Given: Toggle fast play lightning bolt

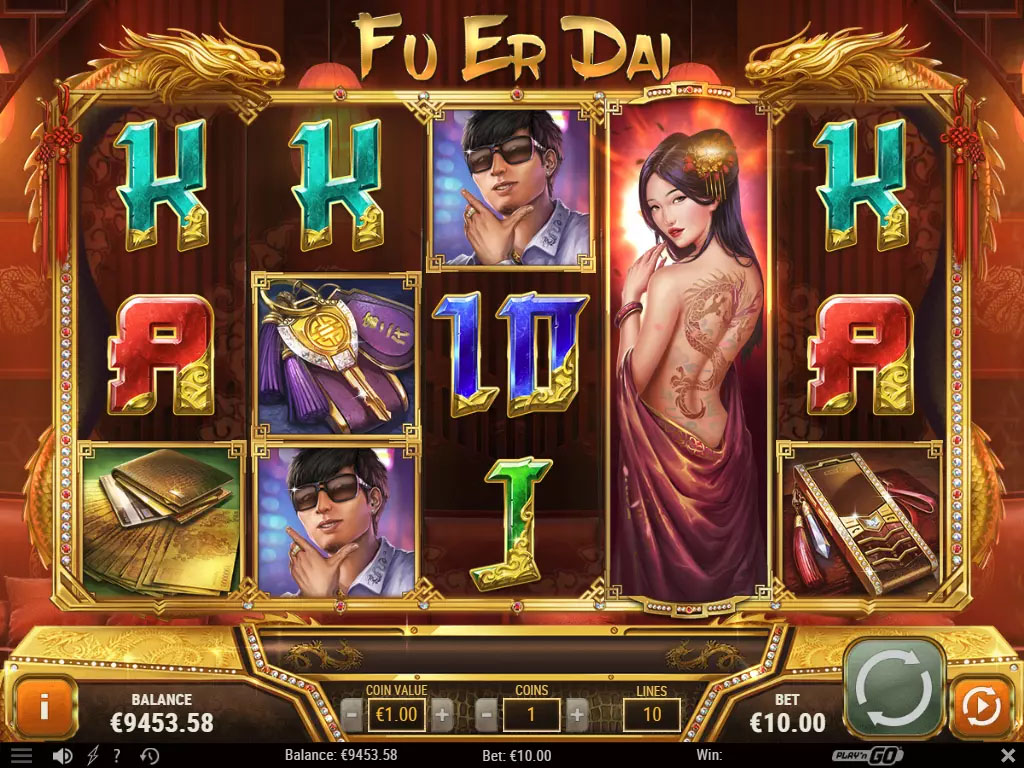Looking at the screenshot, I should [94, 756].
